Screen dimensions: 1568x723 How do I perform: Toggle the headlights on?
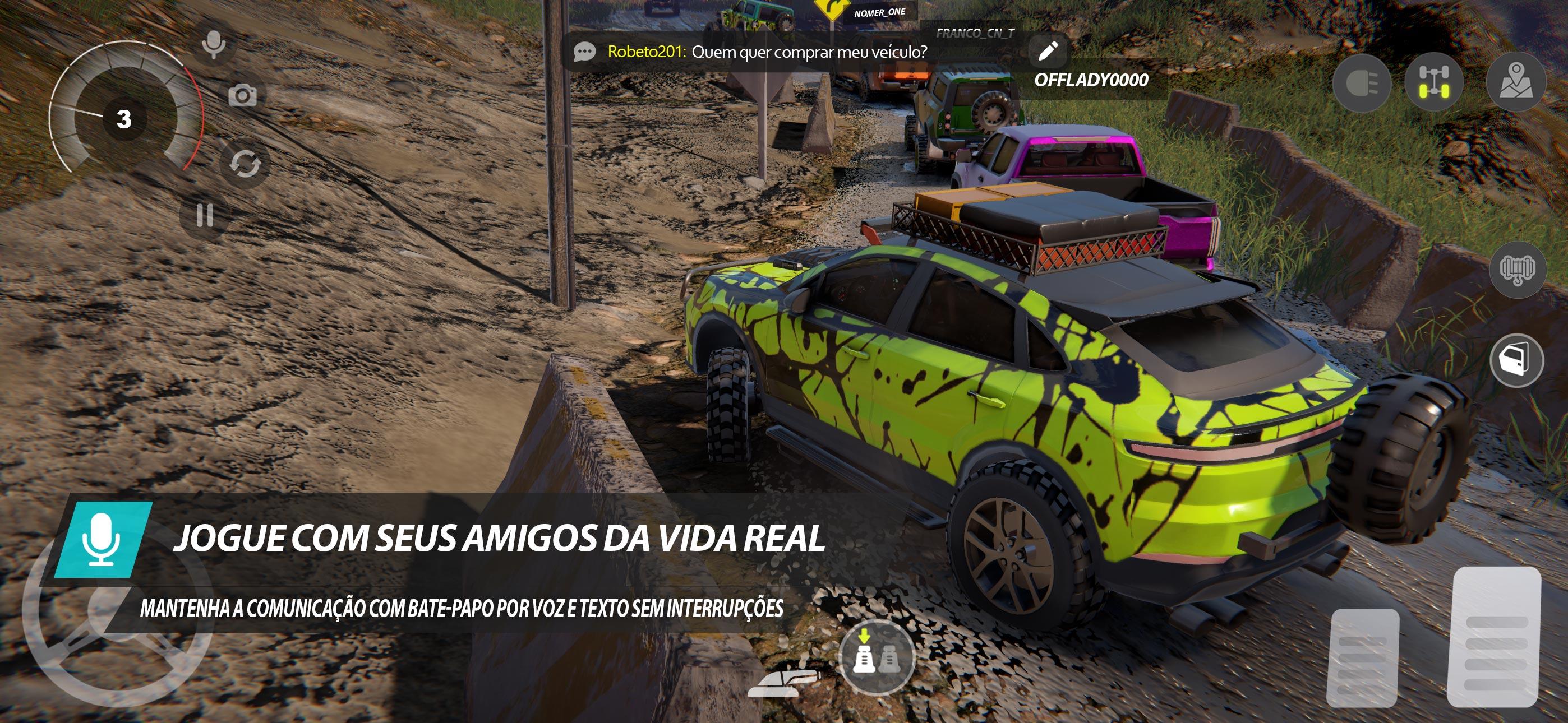pos(1363,82)
